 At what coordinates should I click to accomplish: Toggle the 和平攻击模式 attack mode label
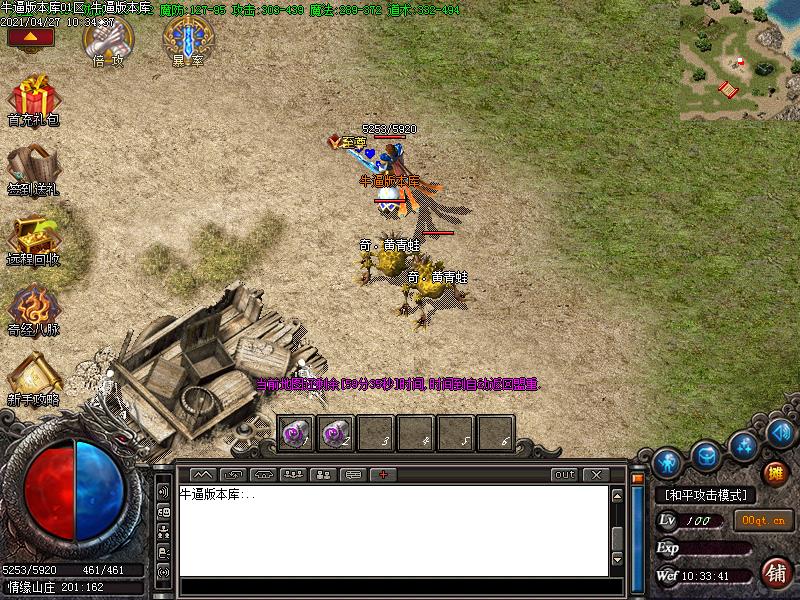point(706,495)
